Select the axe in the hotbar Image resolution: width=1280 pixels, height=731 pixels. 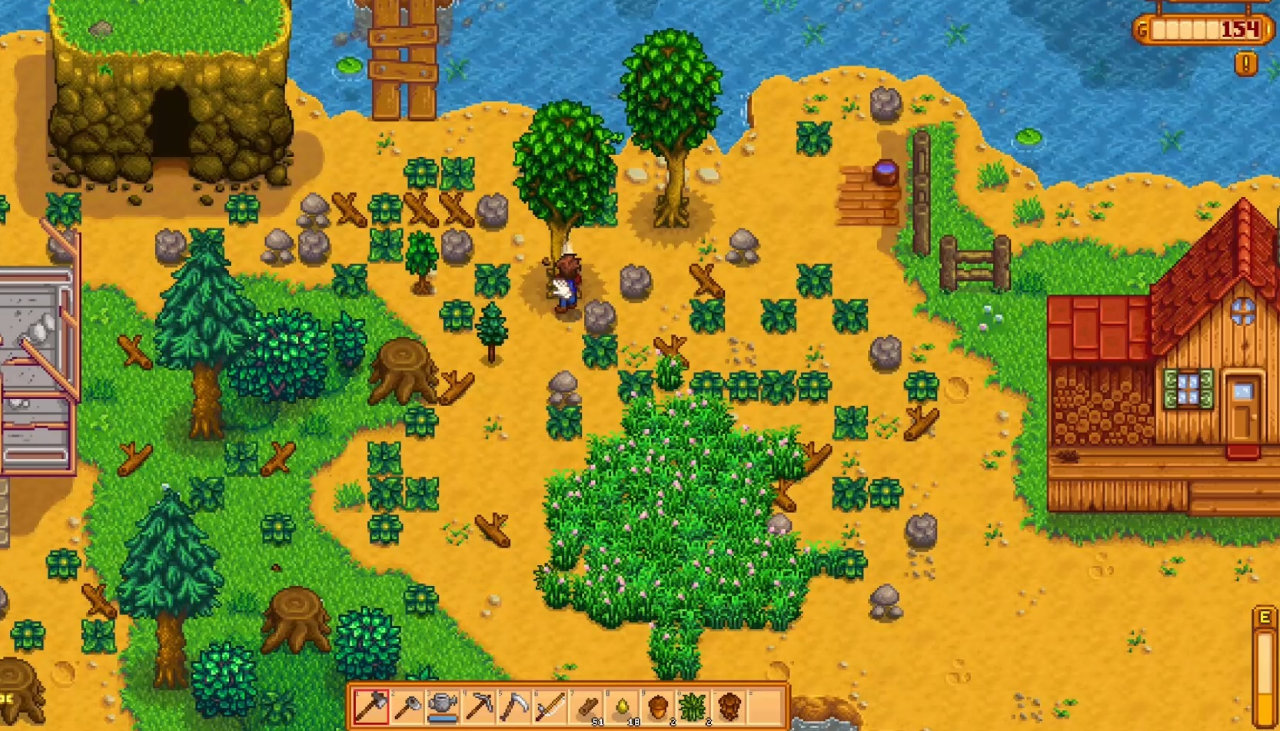point(371,706)
